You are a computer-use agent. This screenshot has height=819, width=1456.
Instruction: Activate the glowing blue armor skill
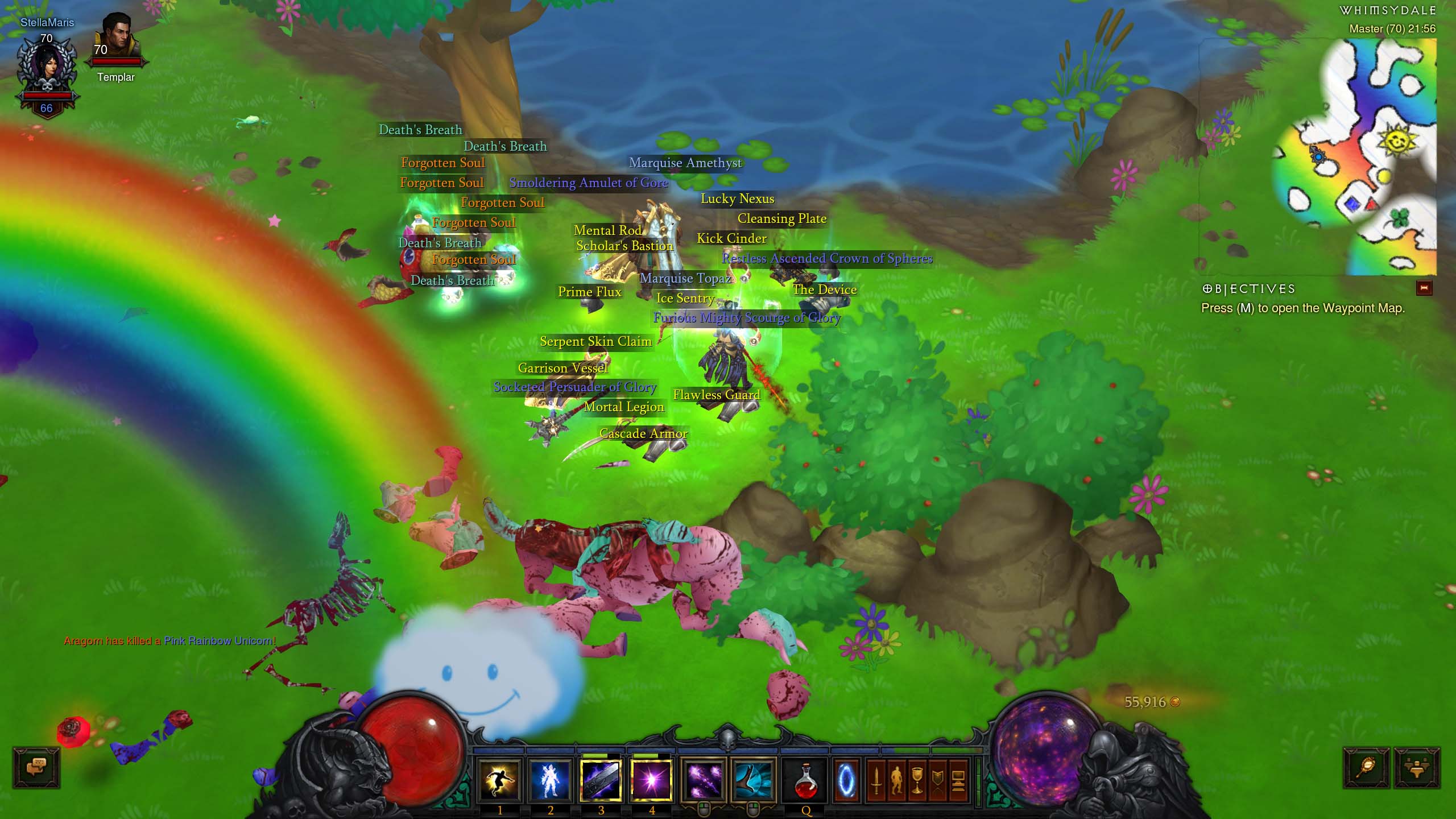pos(551,780)
